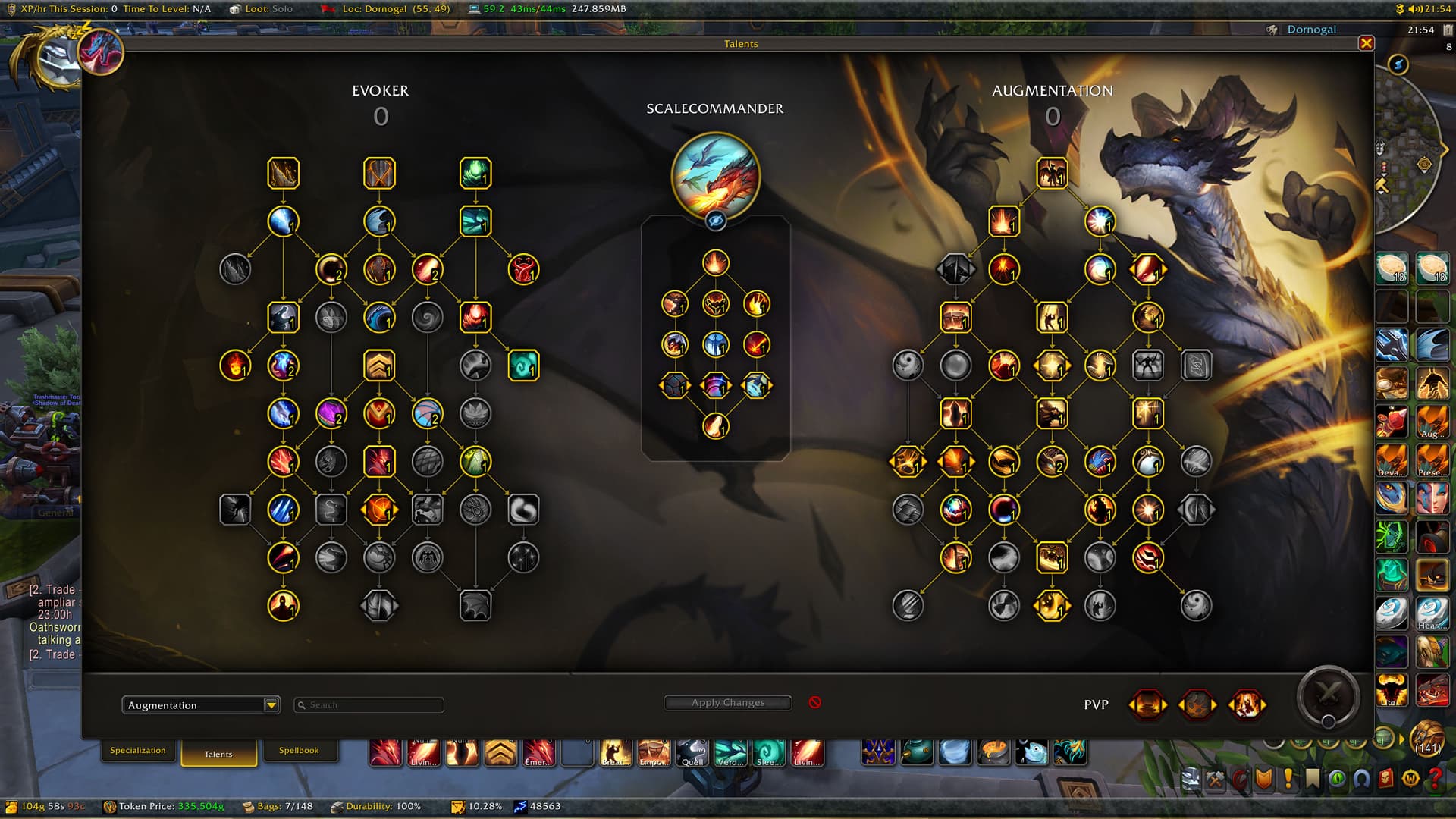Open the Trade chat channel message
The width and height of the screenshot is (1456, 819).
point(52,590)
